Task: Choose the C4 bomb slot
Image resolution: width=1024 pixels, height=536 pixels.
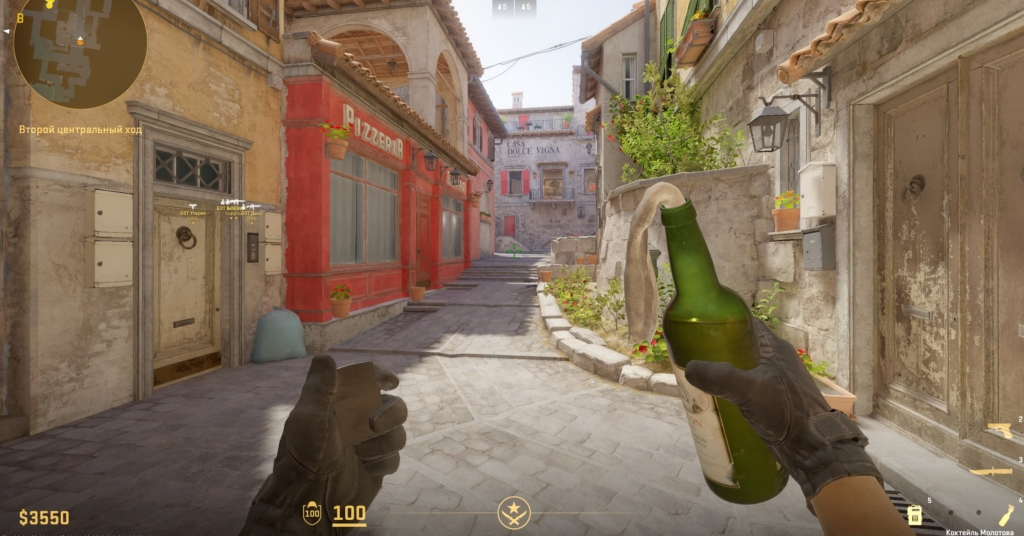Action: coord(914,515)
